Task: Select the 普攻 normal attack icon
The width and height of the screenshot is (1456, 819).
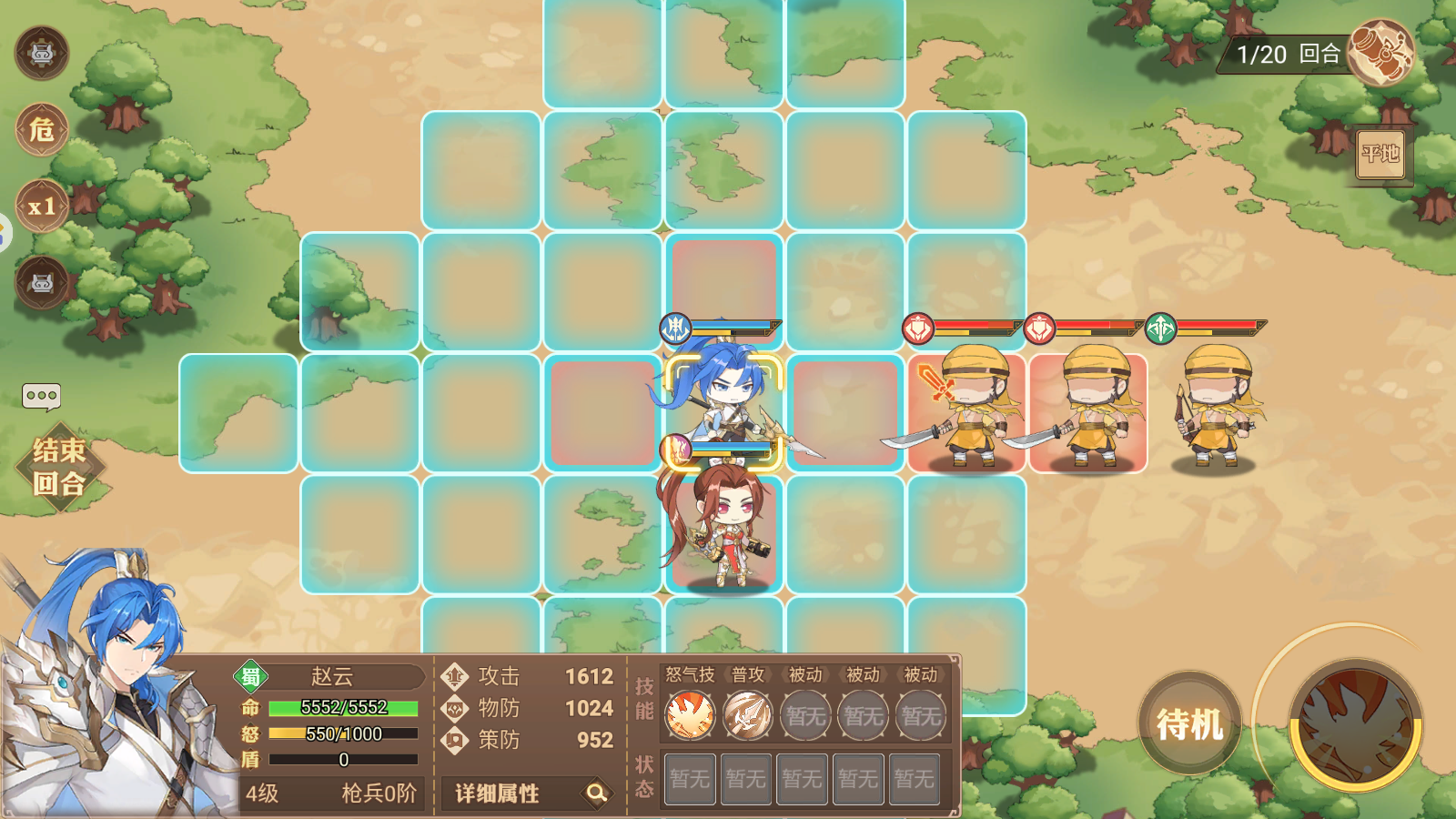Action: [747, 714]
